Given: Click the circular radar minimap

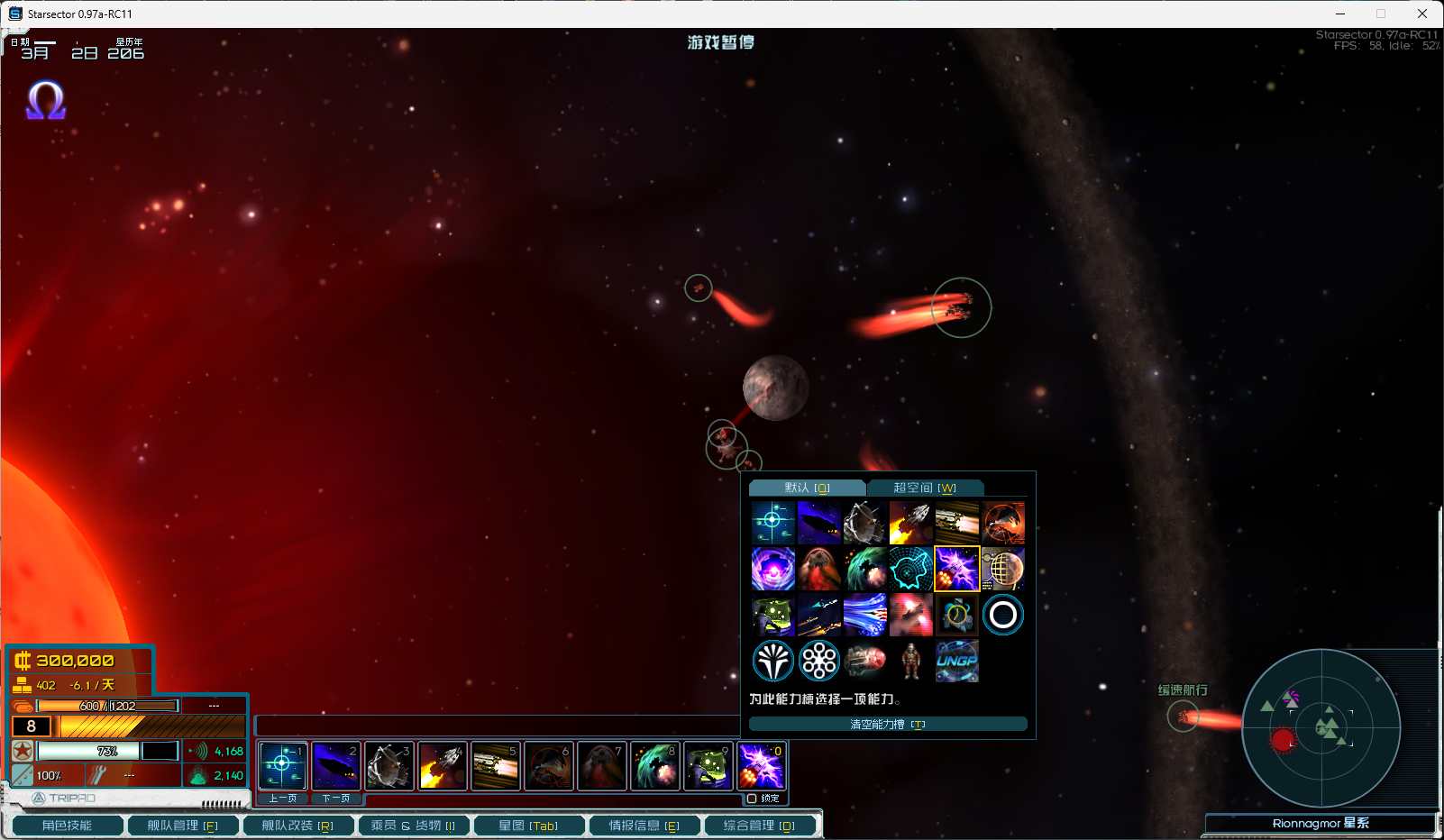Looking at the screenshot, I should 1321,727.
